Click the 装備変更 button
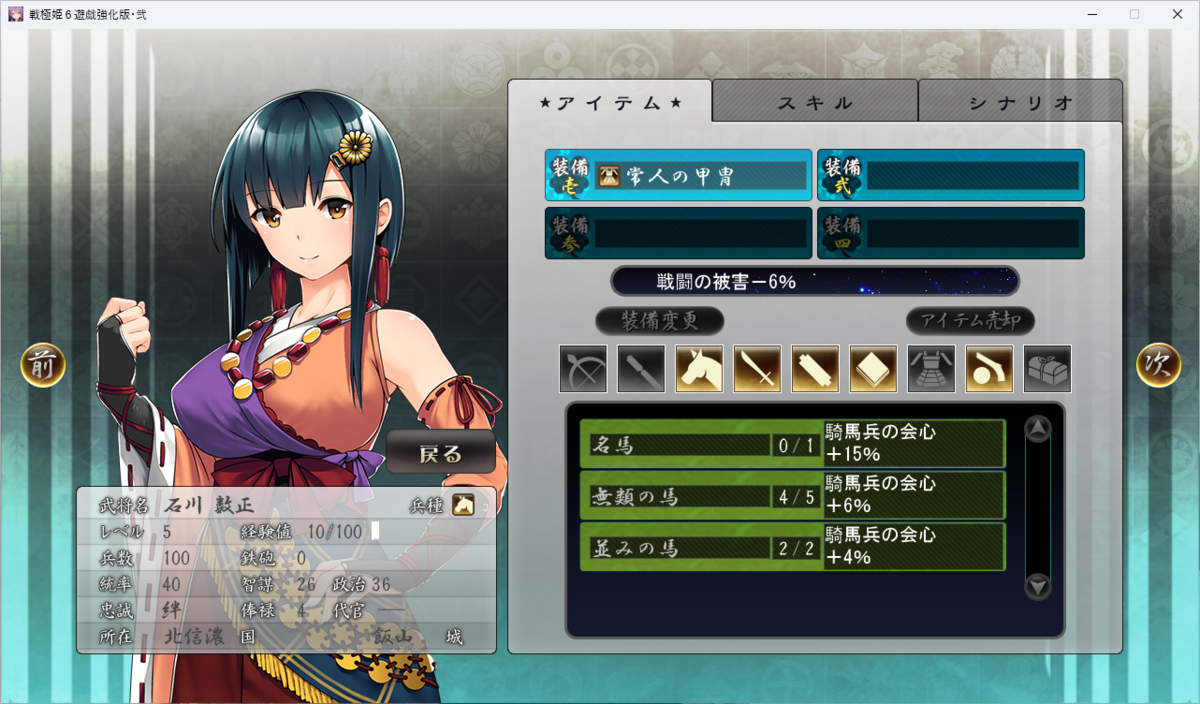Image resolution: width=1200 pixels, height=704 pixels. pos(660,321)
